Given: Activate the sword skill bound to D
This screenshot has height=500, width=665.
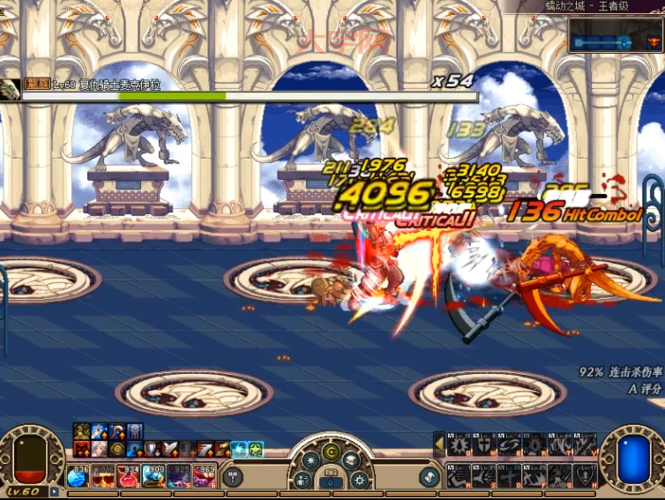Looking at the screenshot, I should [507, 475].
